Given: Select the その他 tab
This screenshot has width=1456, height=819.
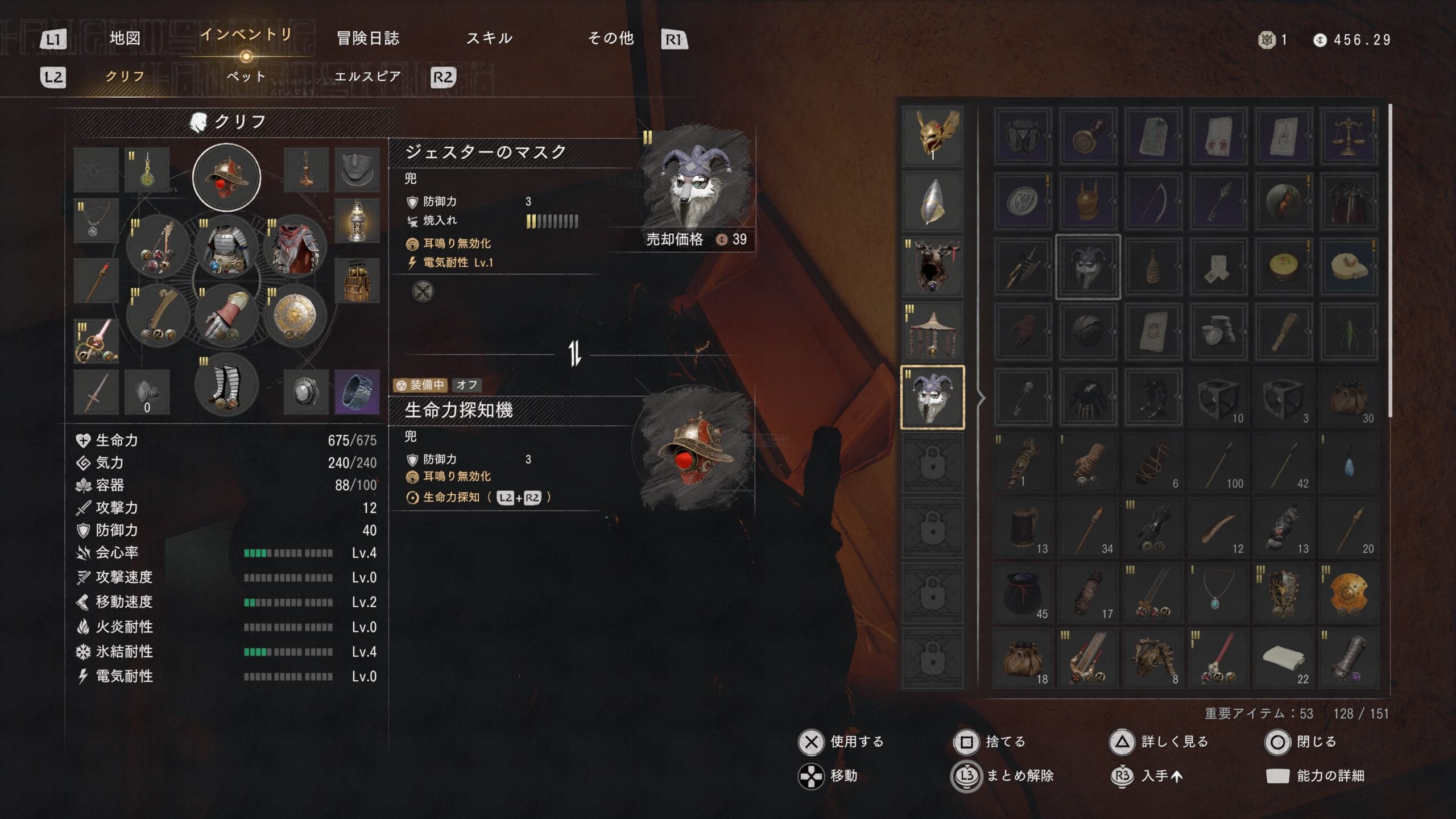Looking at the screenshot, I should pyautogui.click(x=611, y=39).
